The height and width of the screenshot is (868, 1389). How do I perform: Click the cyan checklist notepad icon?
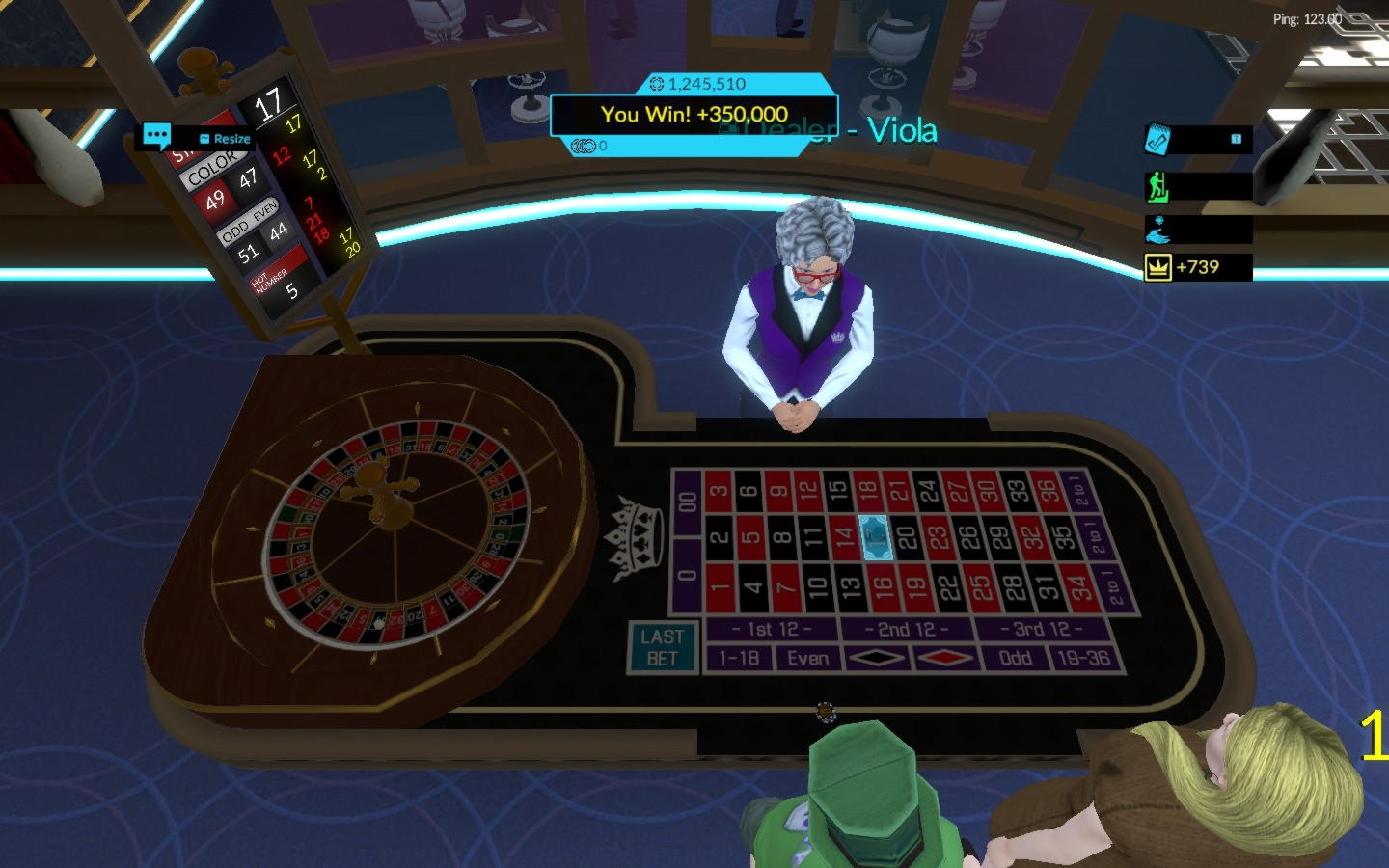click(1157, 140)
